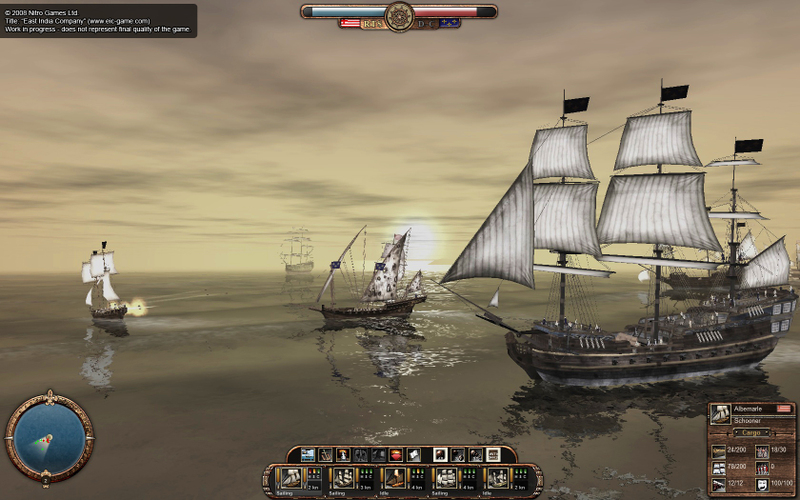Click the ship-at-sea icon starting the command bar
The height and width of the screenshot is (500, 800).
click(308, 455)
